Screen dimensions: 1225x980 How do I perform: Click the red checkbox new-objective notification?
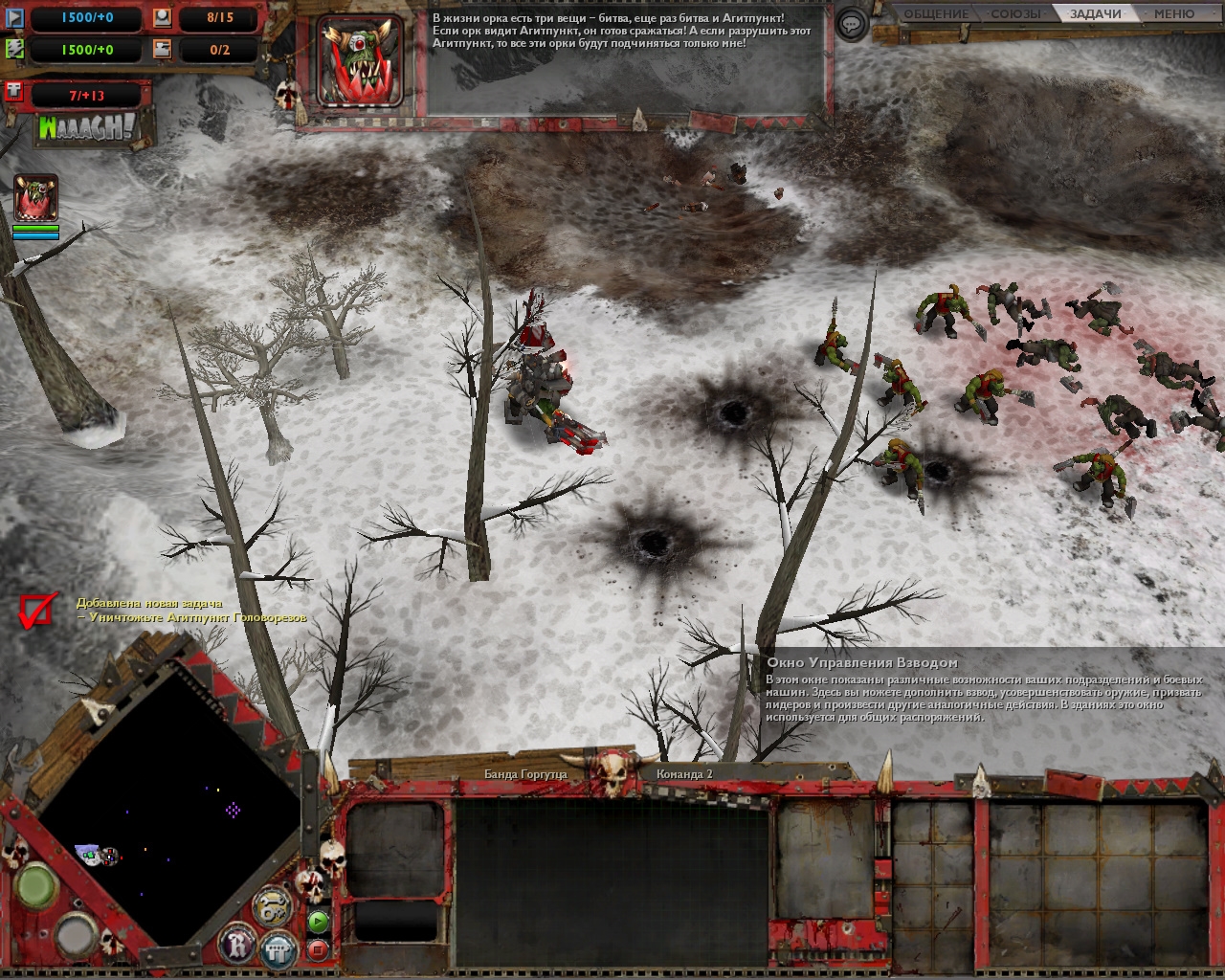coord(36,611)
